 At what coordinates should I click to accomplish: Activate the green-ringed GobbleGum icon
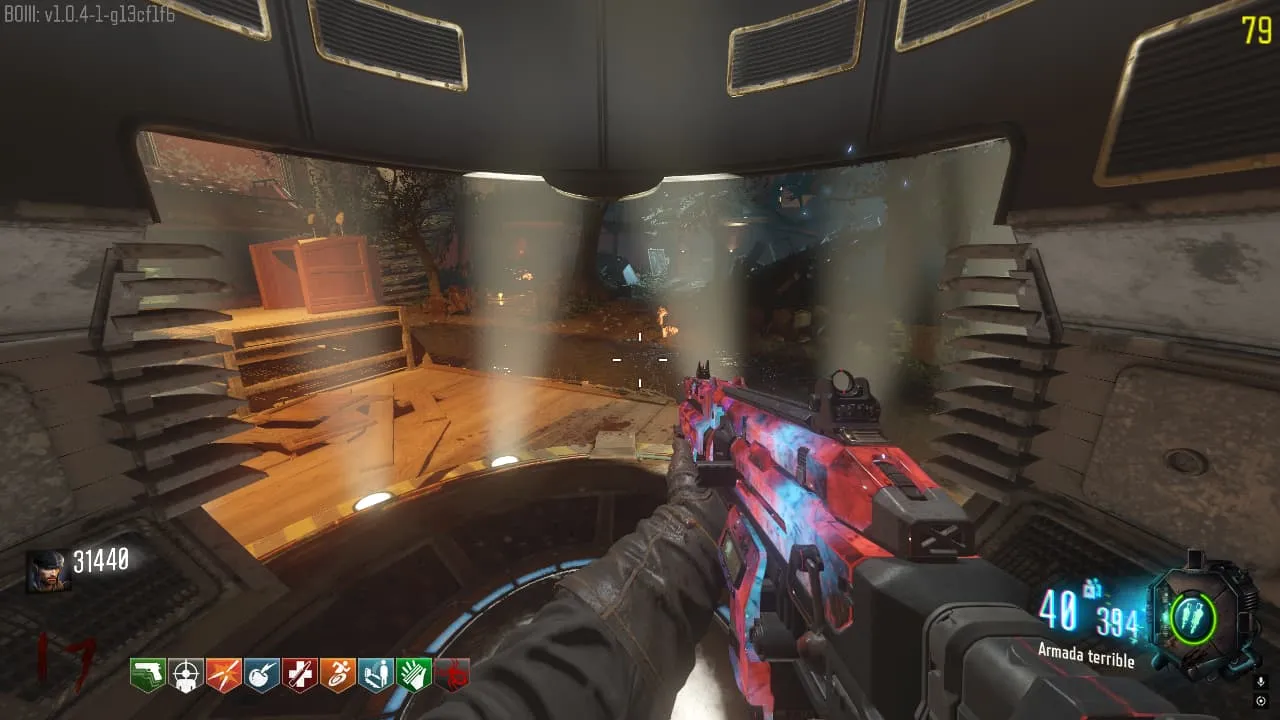tap(1191, 617)
